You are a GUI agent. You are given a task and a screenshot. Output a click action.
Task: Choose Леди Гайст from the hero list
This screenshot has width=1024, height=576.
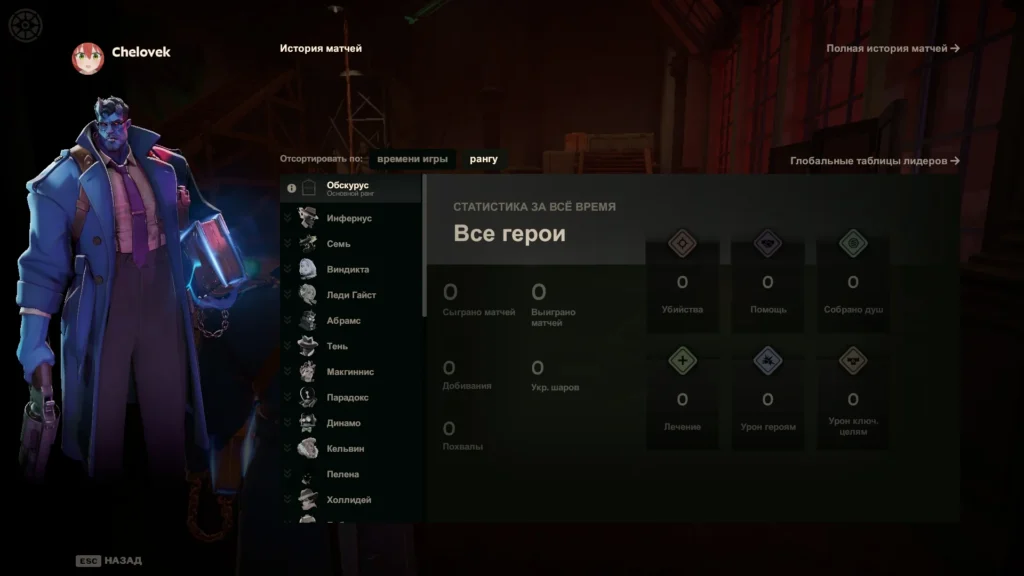351,295
